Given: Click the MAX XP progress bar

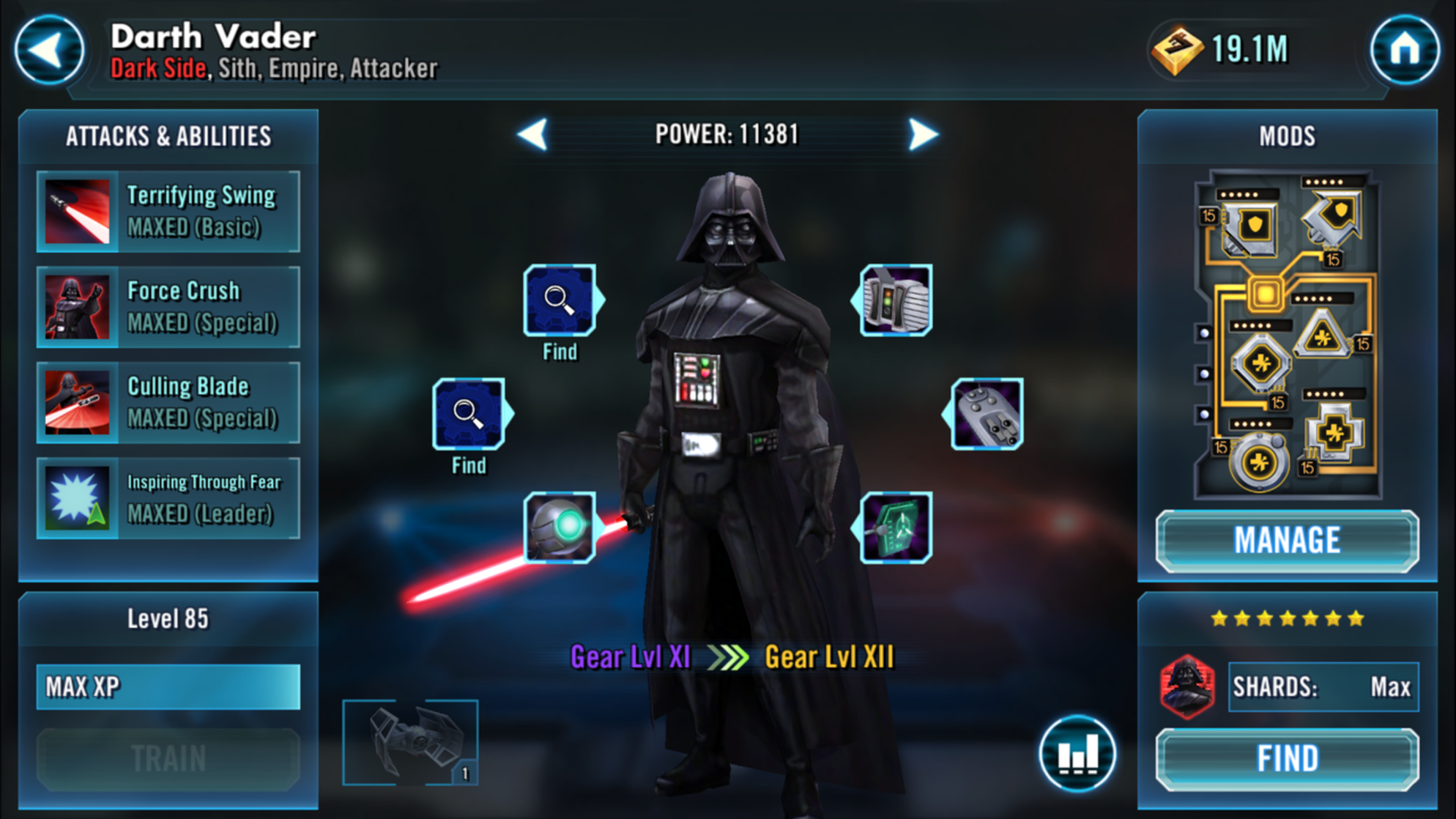Looking at the screenshot, I should pos(167,687).
